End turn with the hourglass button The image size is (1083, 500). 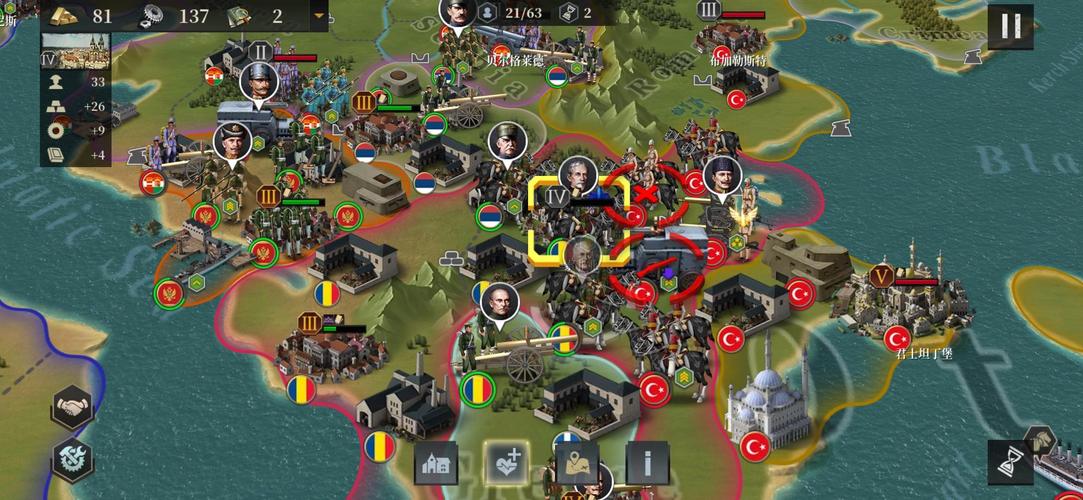[x=1011, y=461]
